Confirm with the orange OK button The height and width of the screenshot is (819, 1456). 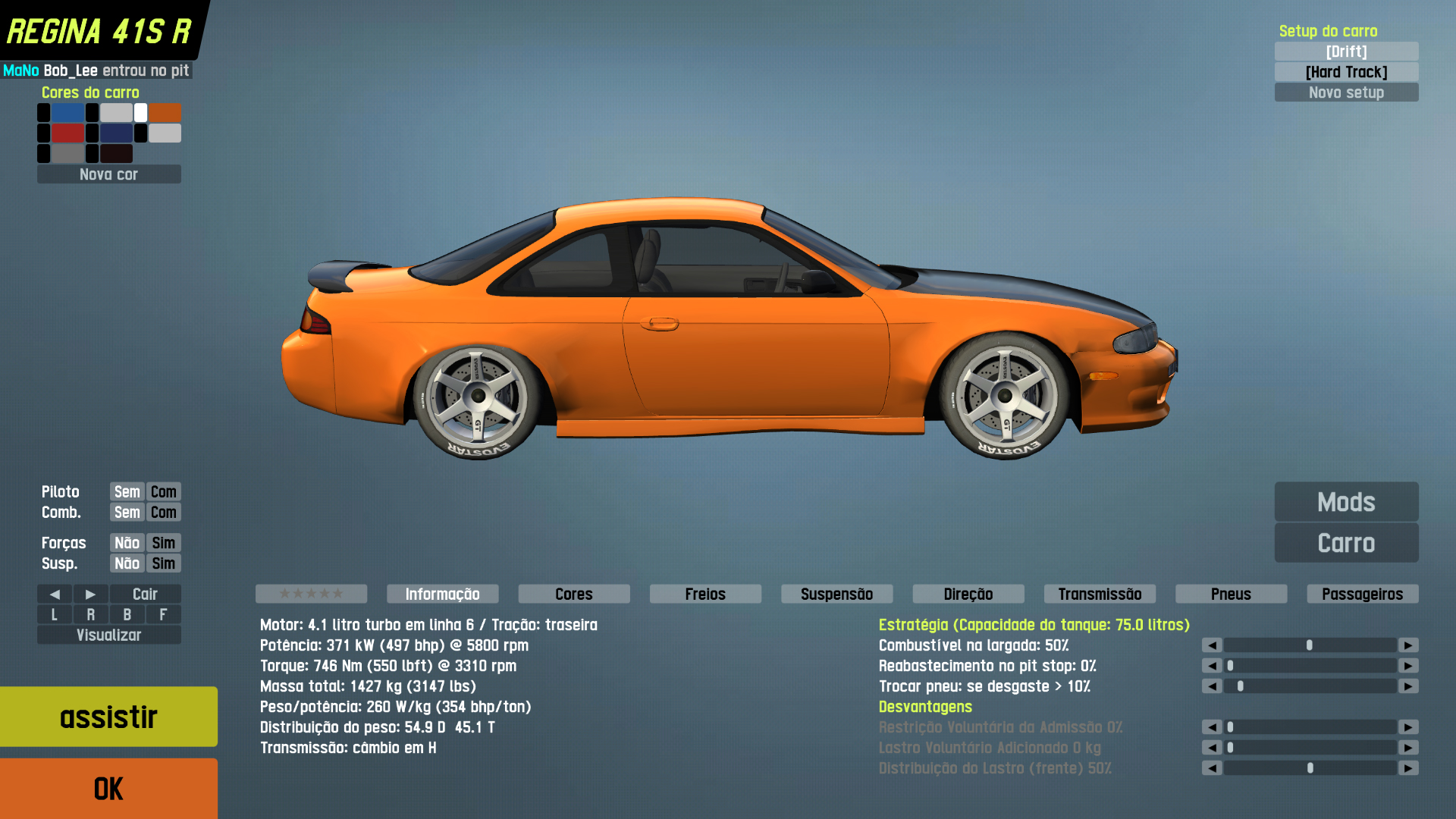tap(108, 789)
